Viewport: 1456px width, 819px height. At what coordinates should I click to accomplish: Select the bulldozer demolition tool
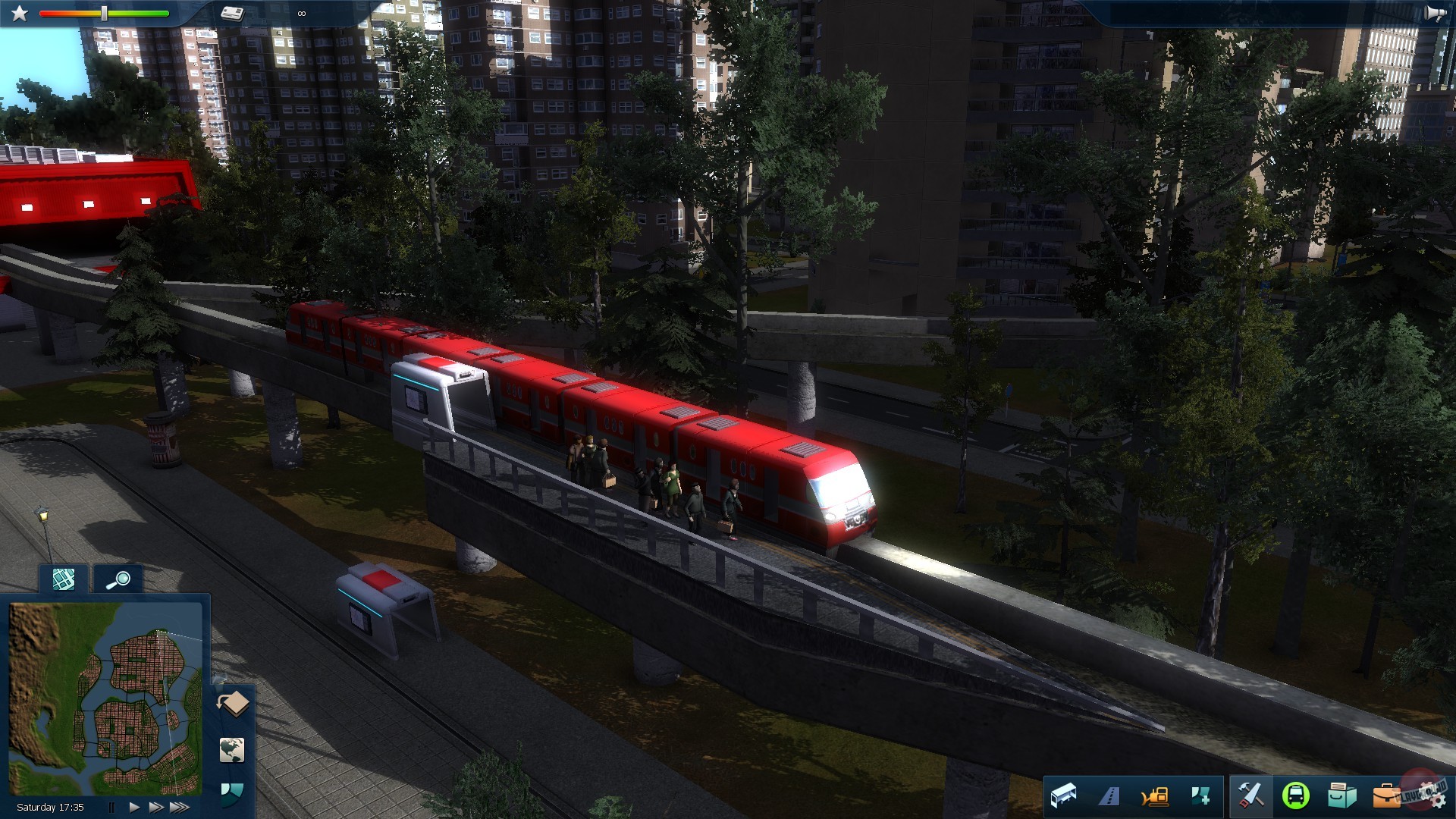coord(1155,795)
